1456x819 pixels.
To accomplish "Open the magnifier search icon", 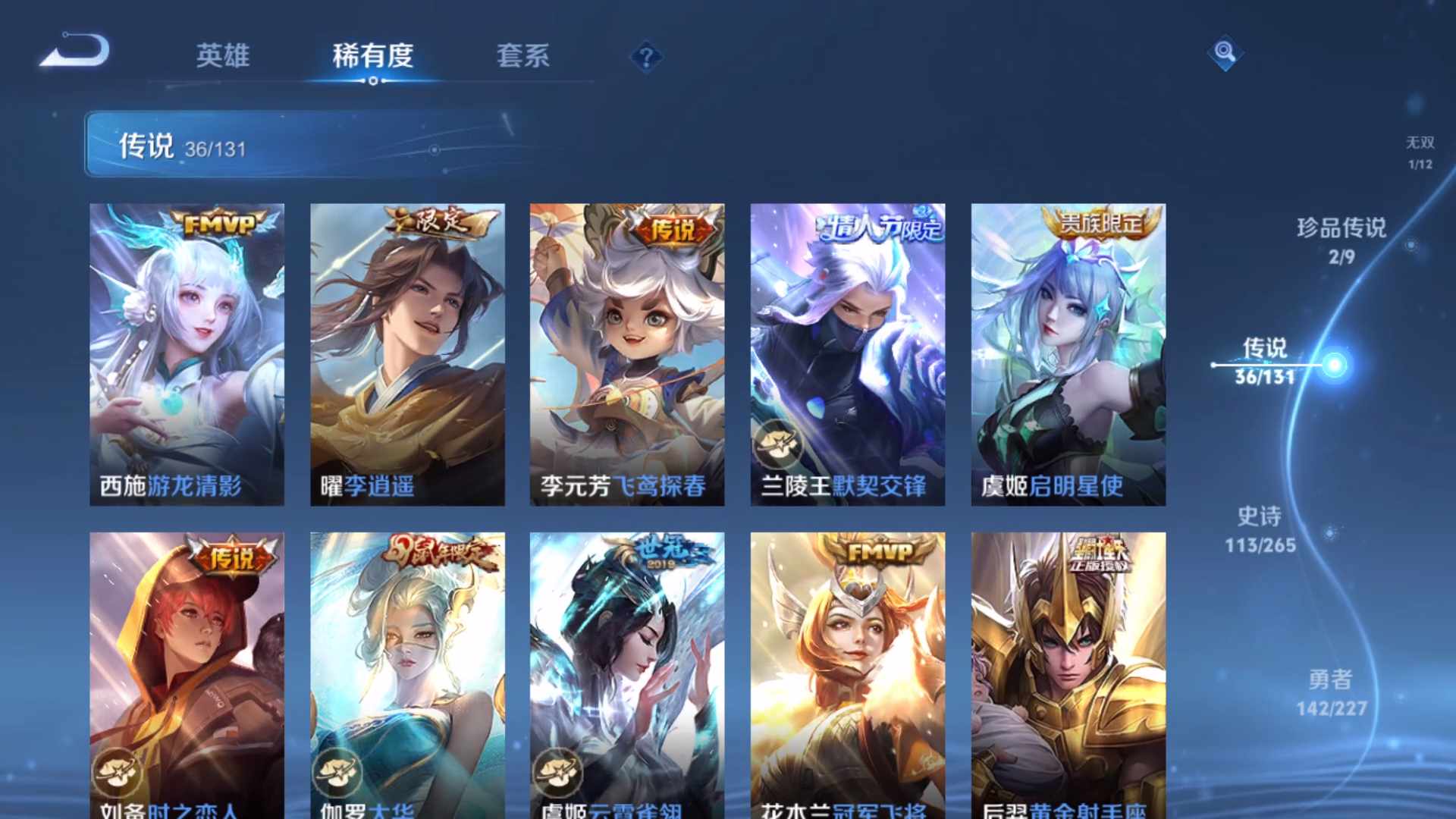I will click(x=1224, y=52).
